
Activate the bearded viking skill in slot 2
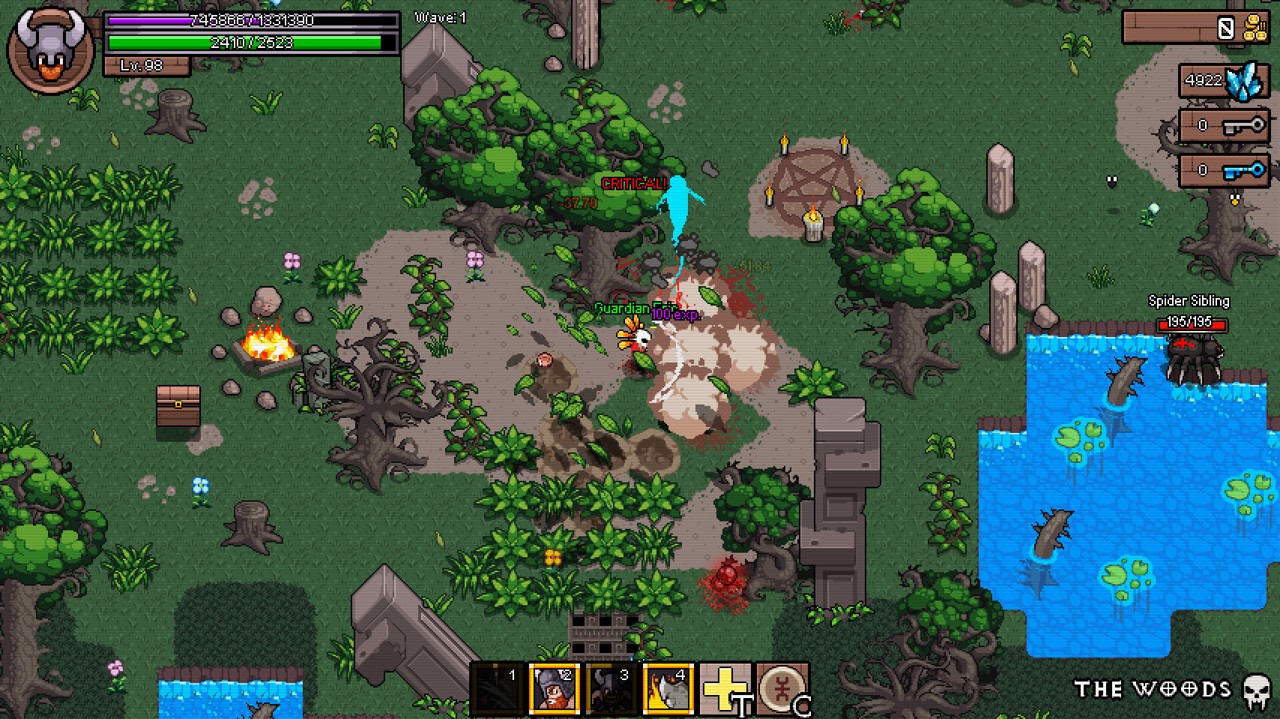[x=554, y=689]
